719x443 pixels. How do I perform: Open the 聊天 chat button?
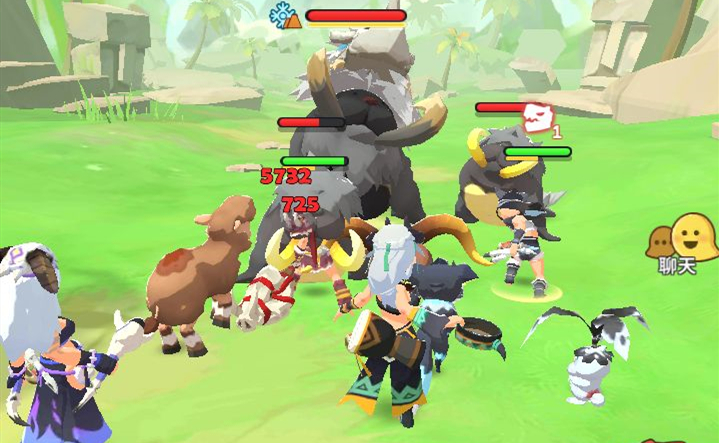681,245
